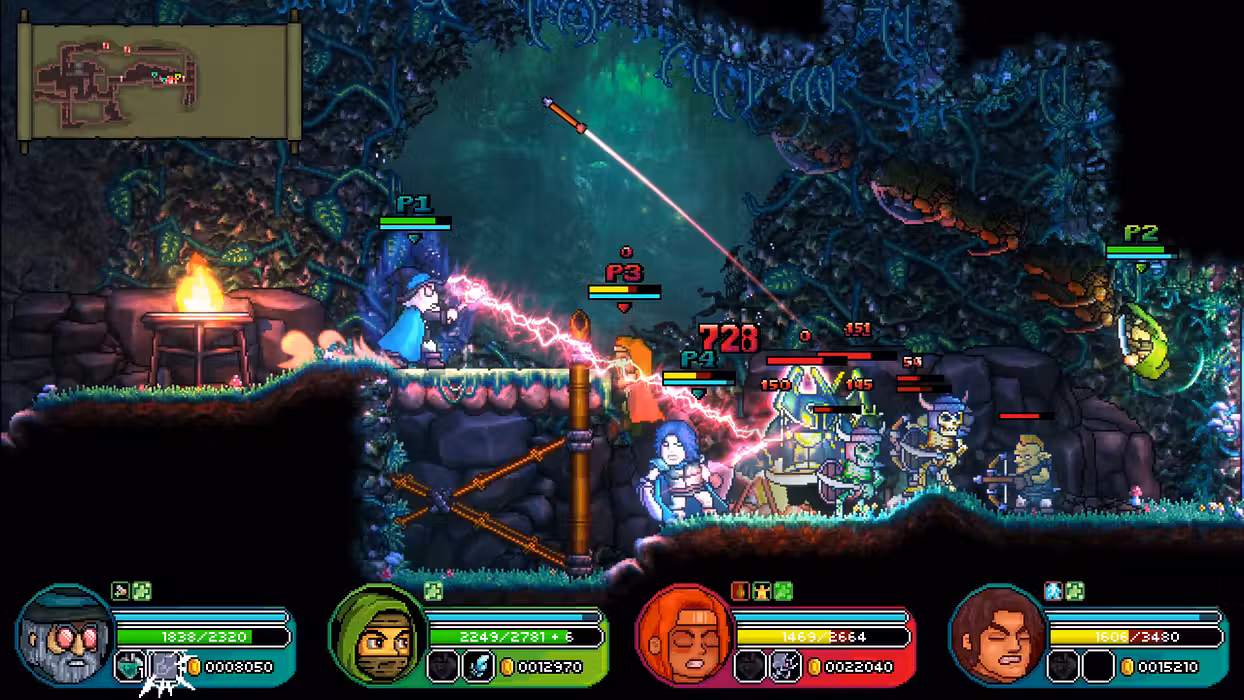Select the bearded wizard player portrait

68,637
